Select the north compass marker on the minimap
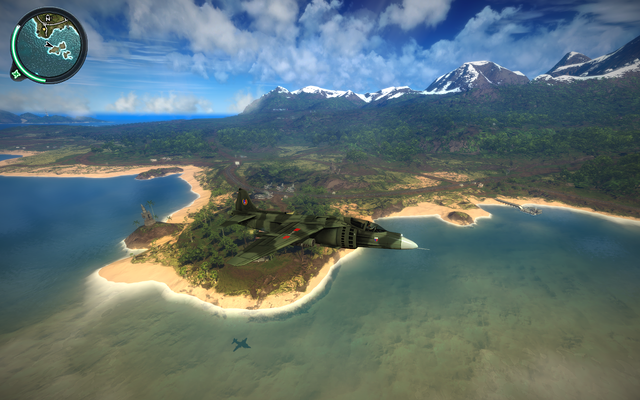 48,18
